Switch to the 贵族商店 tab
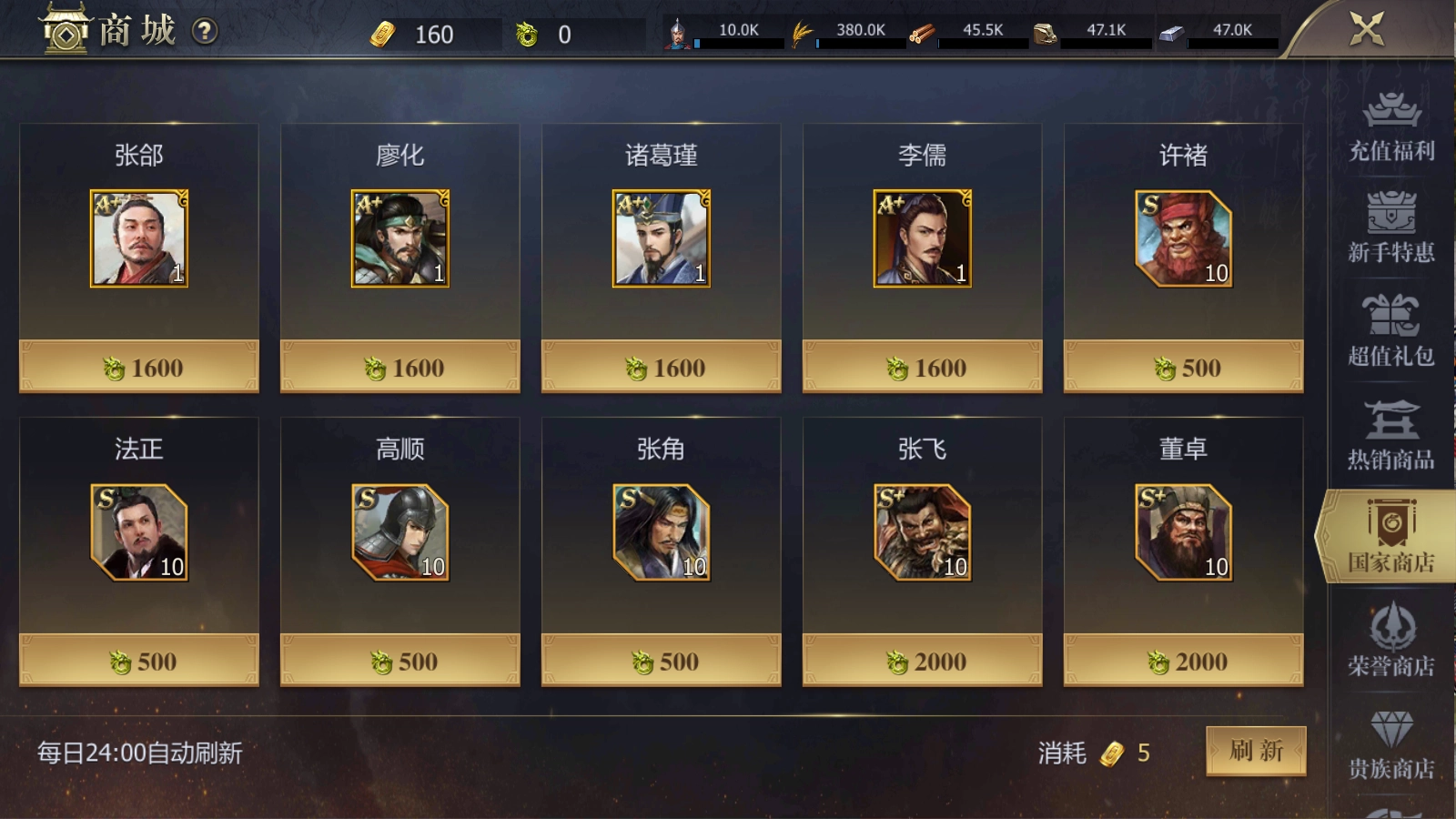The height and width of the screenshot is (819, 1456). coord(1391,744)
